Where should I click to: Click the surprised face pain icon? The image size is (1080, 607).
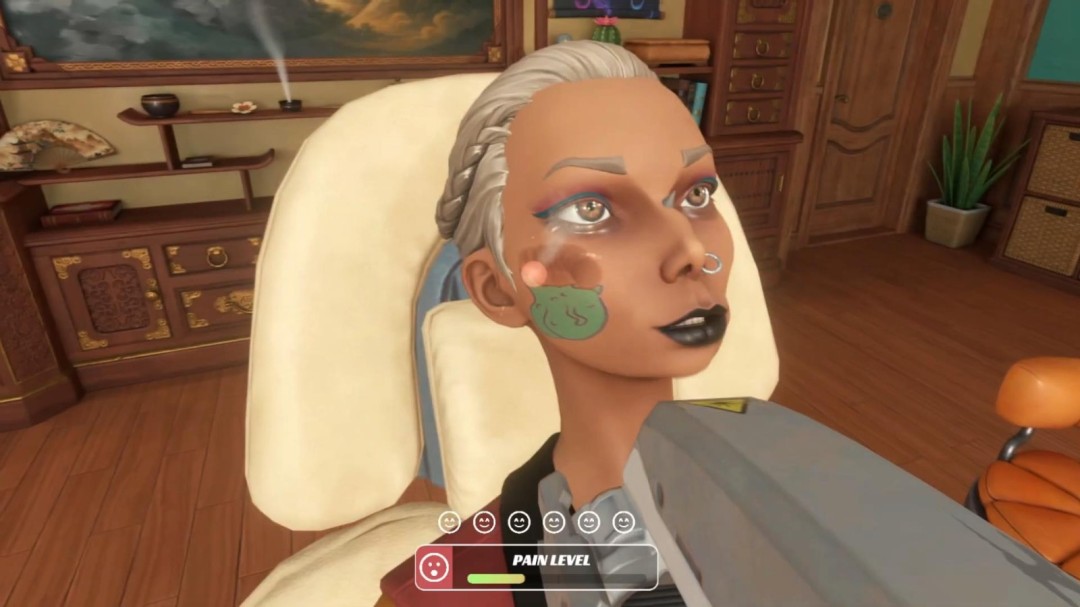click(433, 567)
